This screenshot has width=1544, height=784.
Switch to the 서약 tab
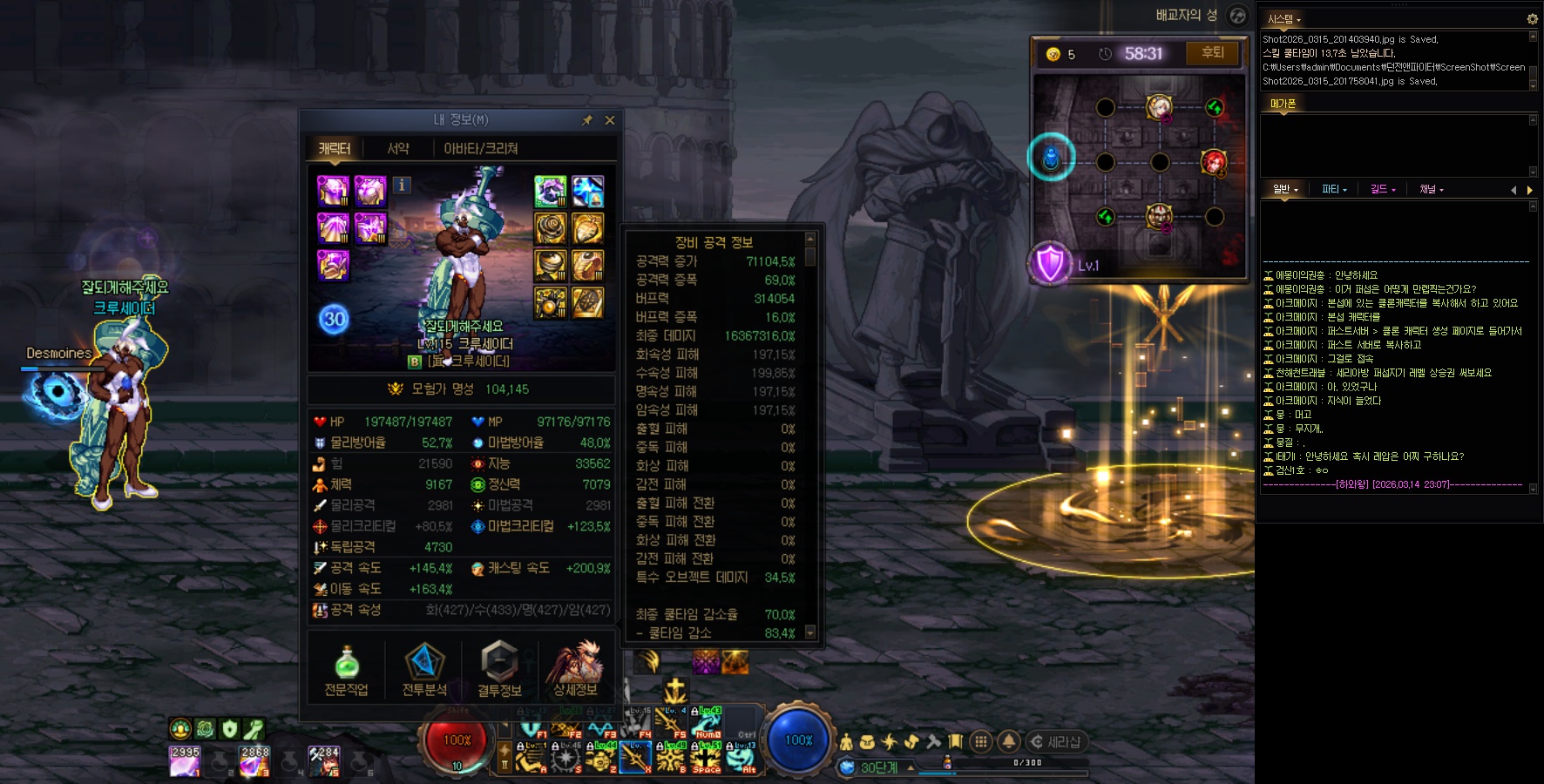pos(398,149)
